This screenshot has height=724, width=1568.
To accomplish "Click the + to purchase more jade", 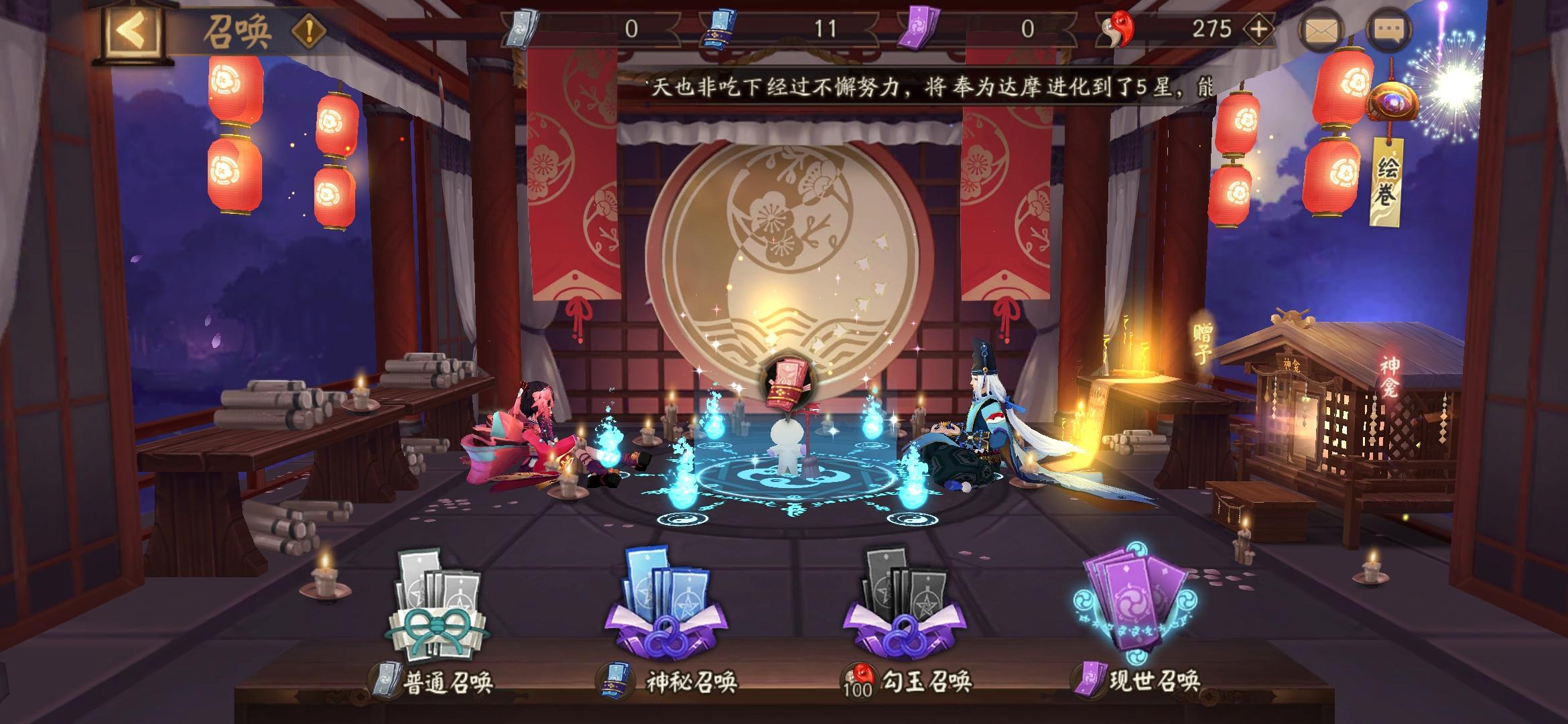I will (x=1260, y=27).
